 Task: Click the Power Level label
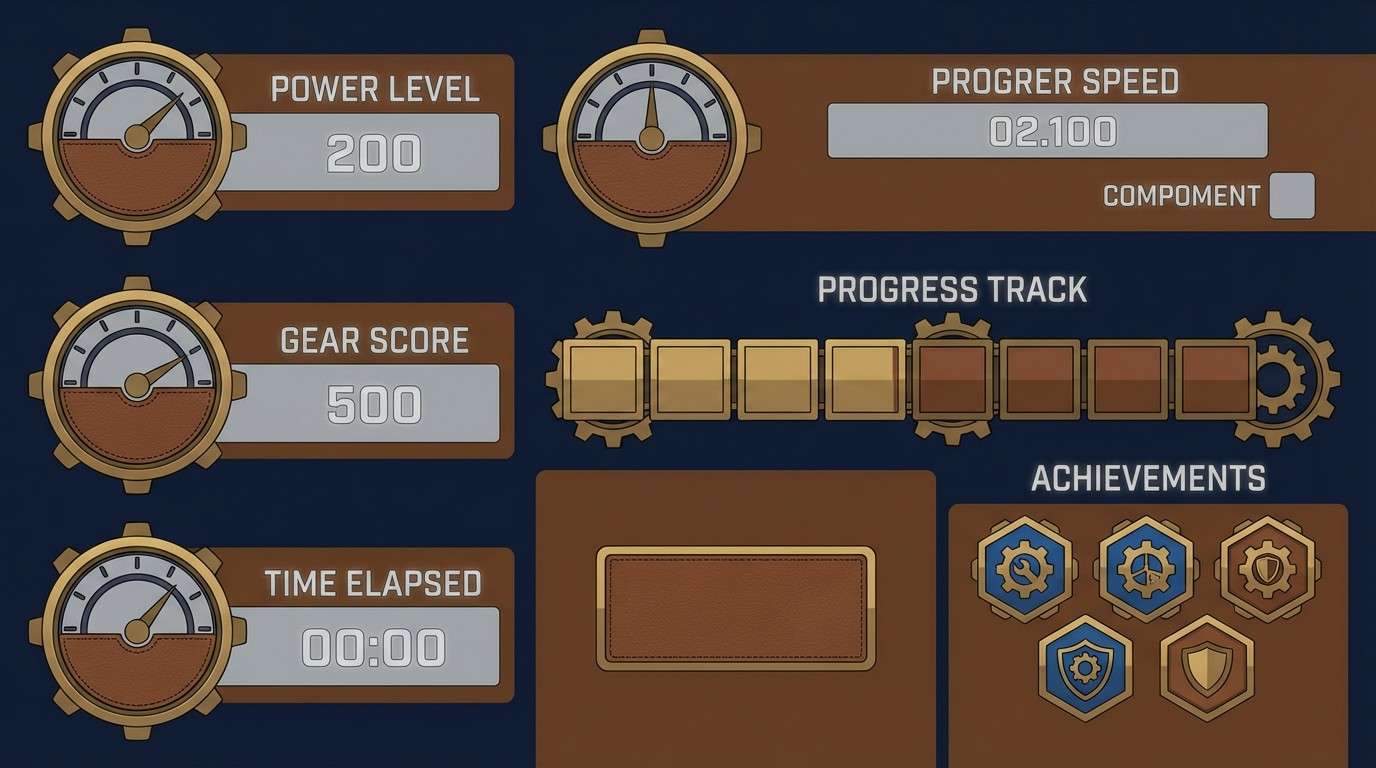tap(377, 90)
